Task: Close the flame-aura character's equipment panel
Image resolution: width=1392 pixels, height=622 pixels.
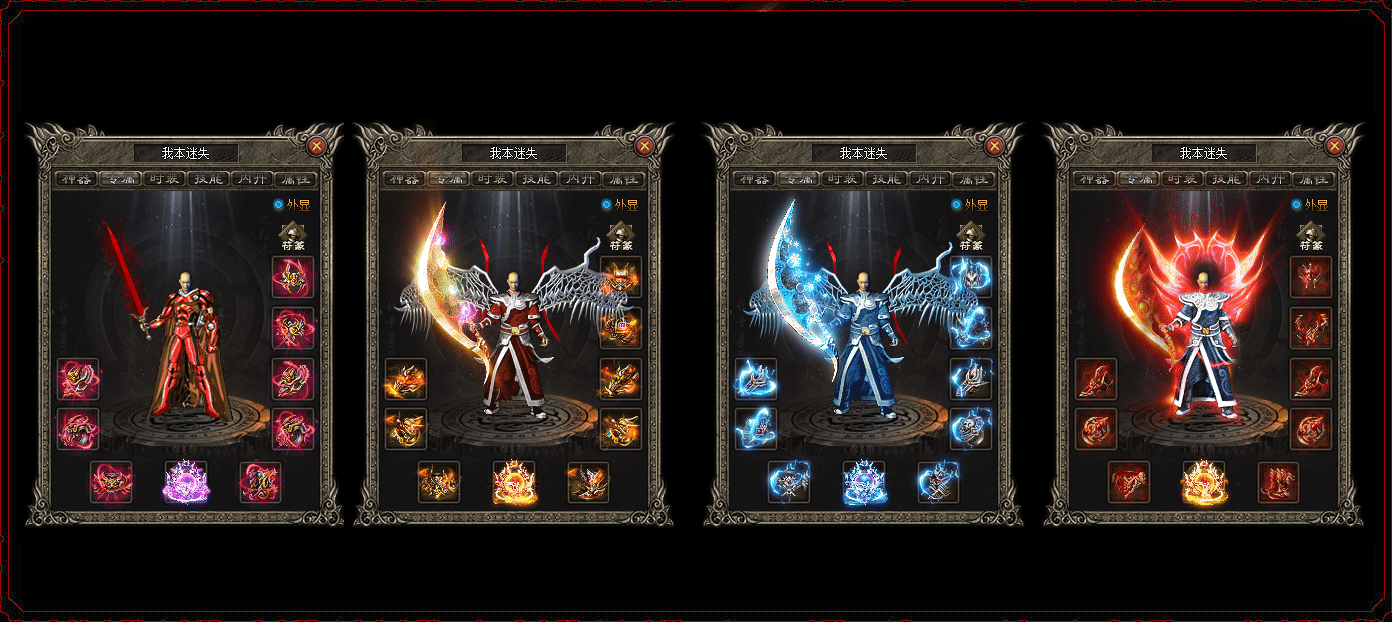Action: 1334,146
